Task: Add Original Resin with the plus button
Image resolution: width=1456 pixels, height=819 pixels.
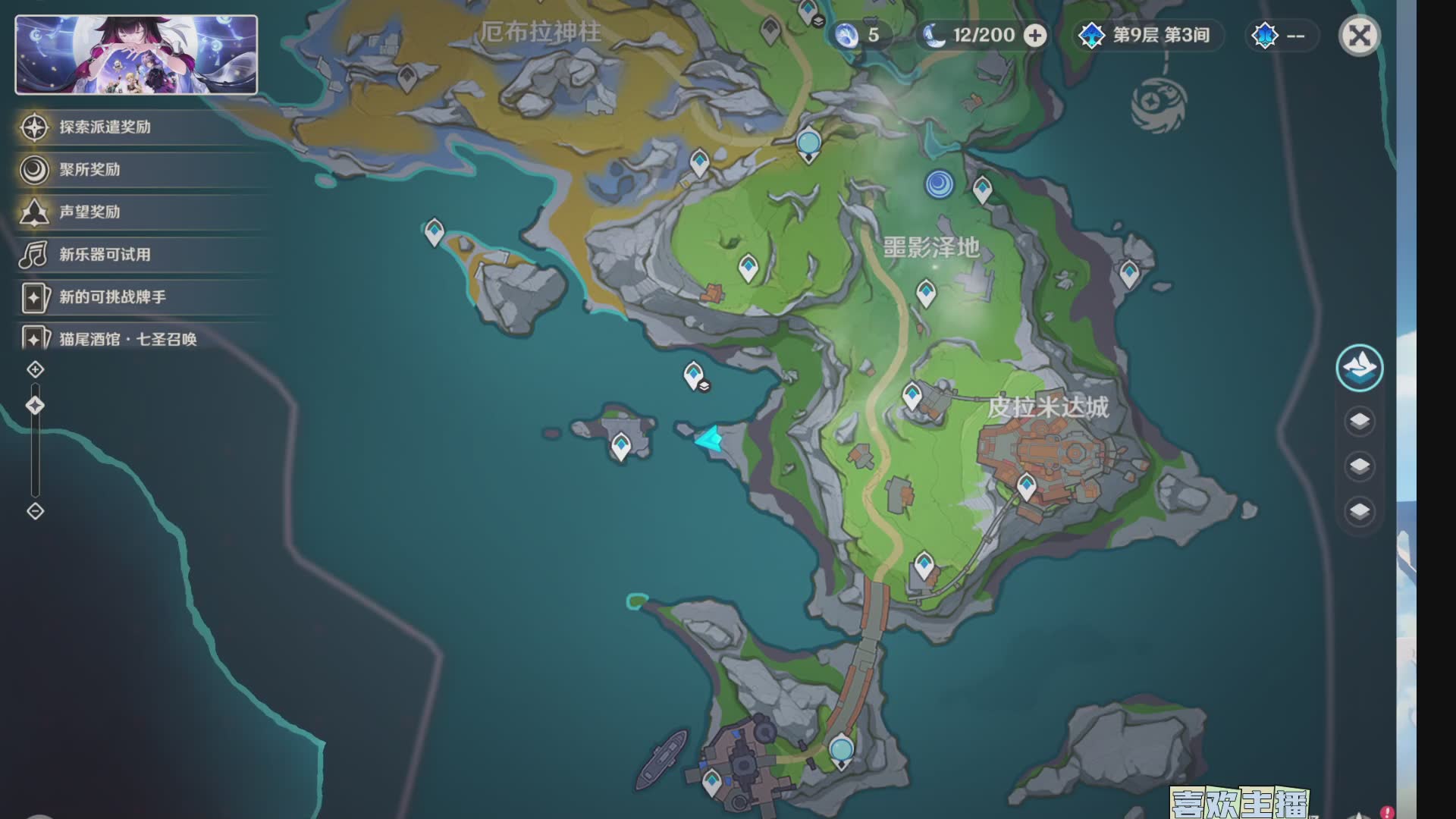Action: tap(1035, 35)
